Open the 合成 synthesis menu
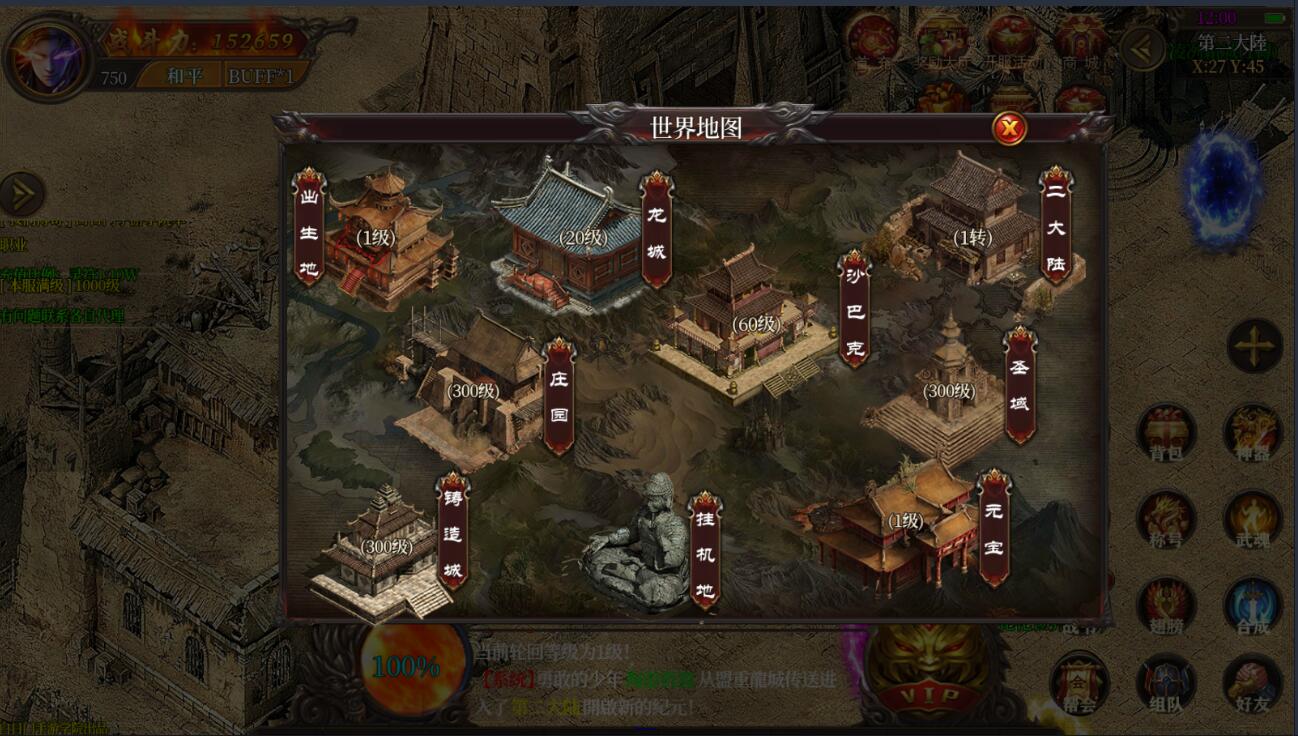The image size is (1298, 736). [1252, 606]
